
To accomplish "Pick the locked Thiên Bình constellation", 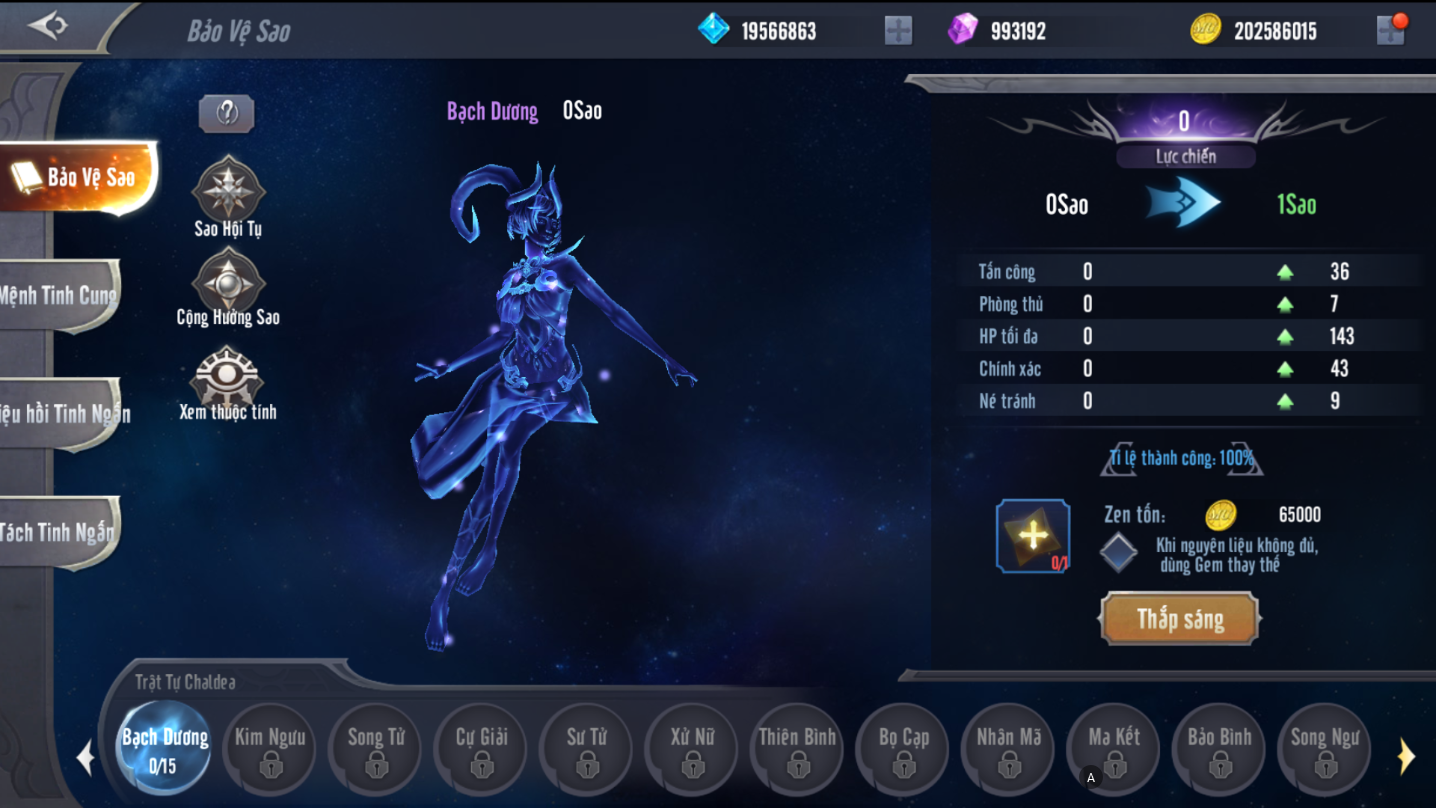I will pyautogui.click(x=797, y=749).
